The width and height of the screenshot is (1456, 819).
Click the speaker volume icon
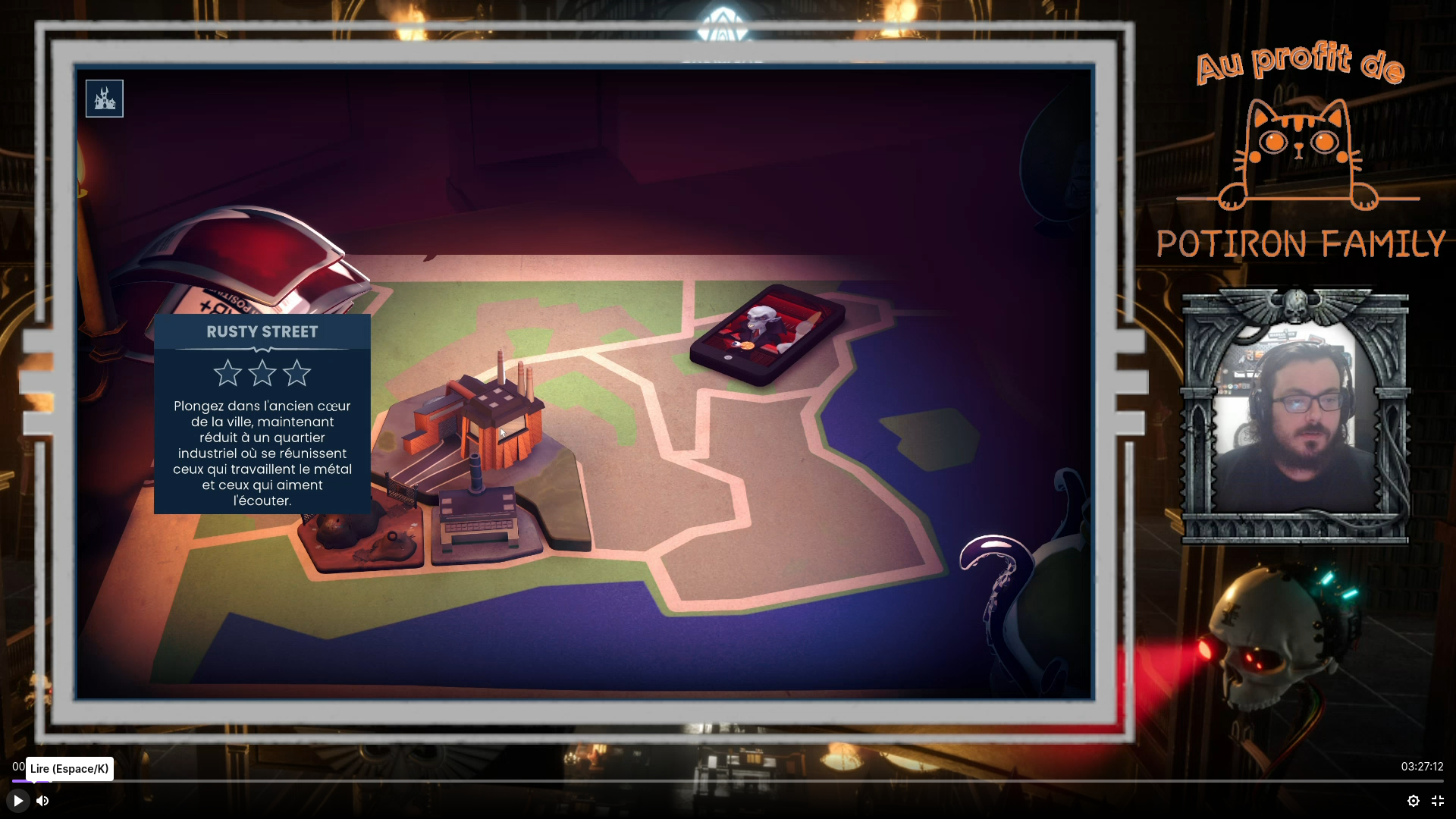pyautogui.click(x=42, y=801)
